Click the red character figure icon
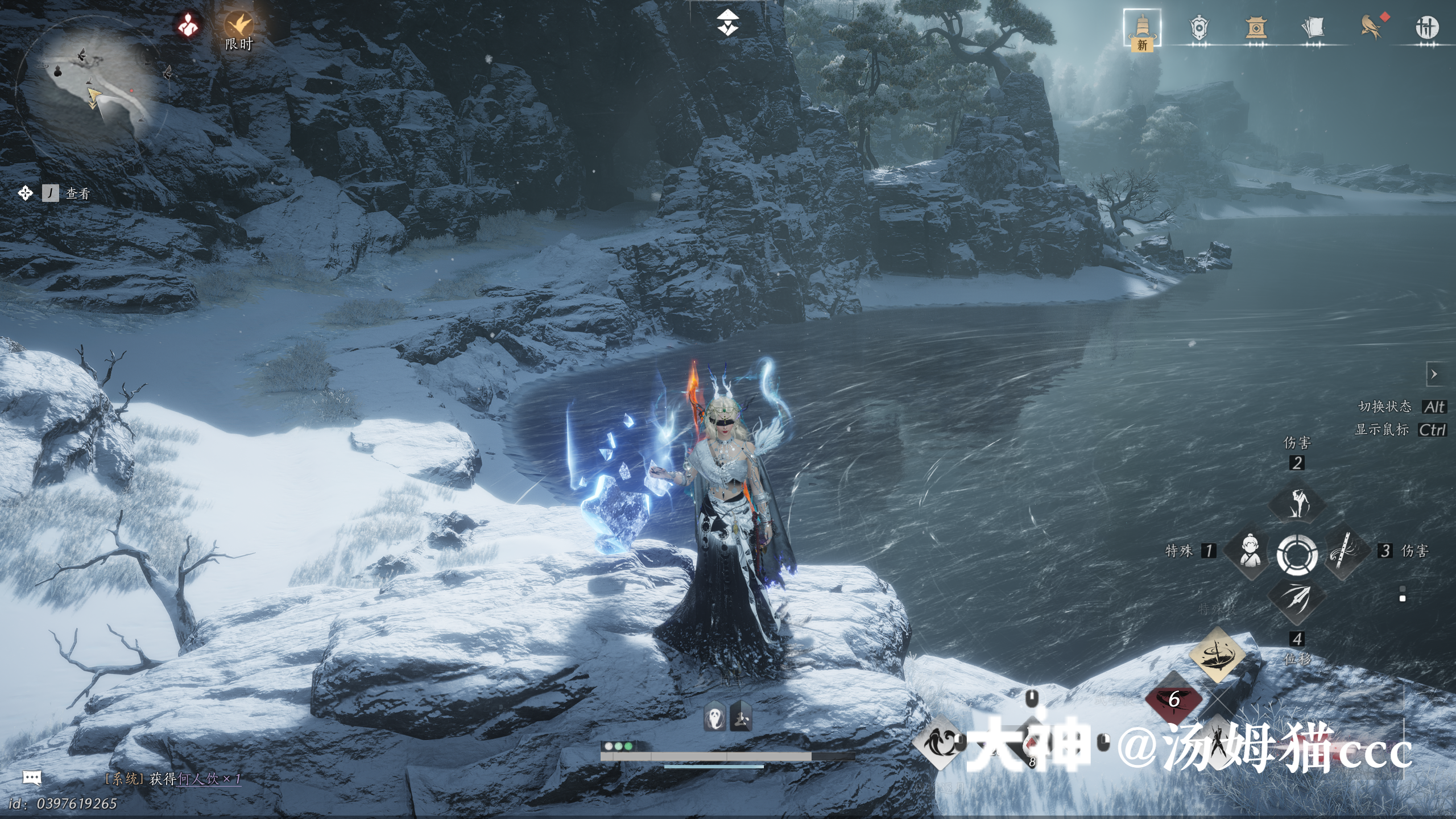 pos(188,25)
